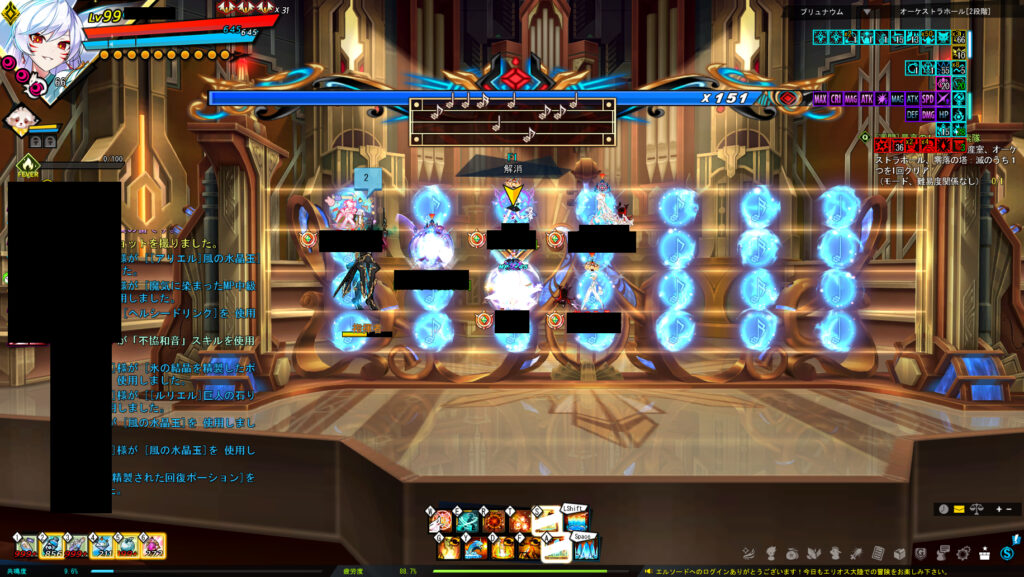
Task: Open the community chat bubble icon
Action: pos(943,553)
